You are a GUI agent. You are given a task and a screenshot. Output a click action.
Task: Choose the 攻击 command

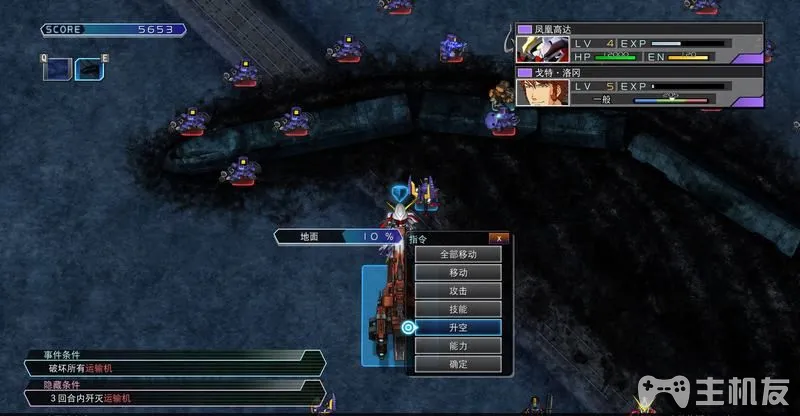tap(458, 290)
